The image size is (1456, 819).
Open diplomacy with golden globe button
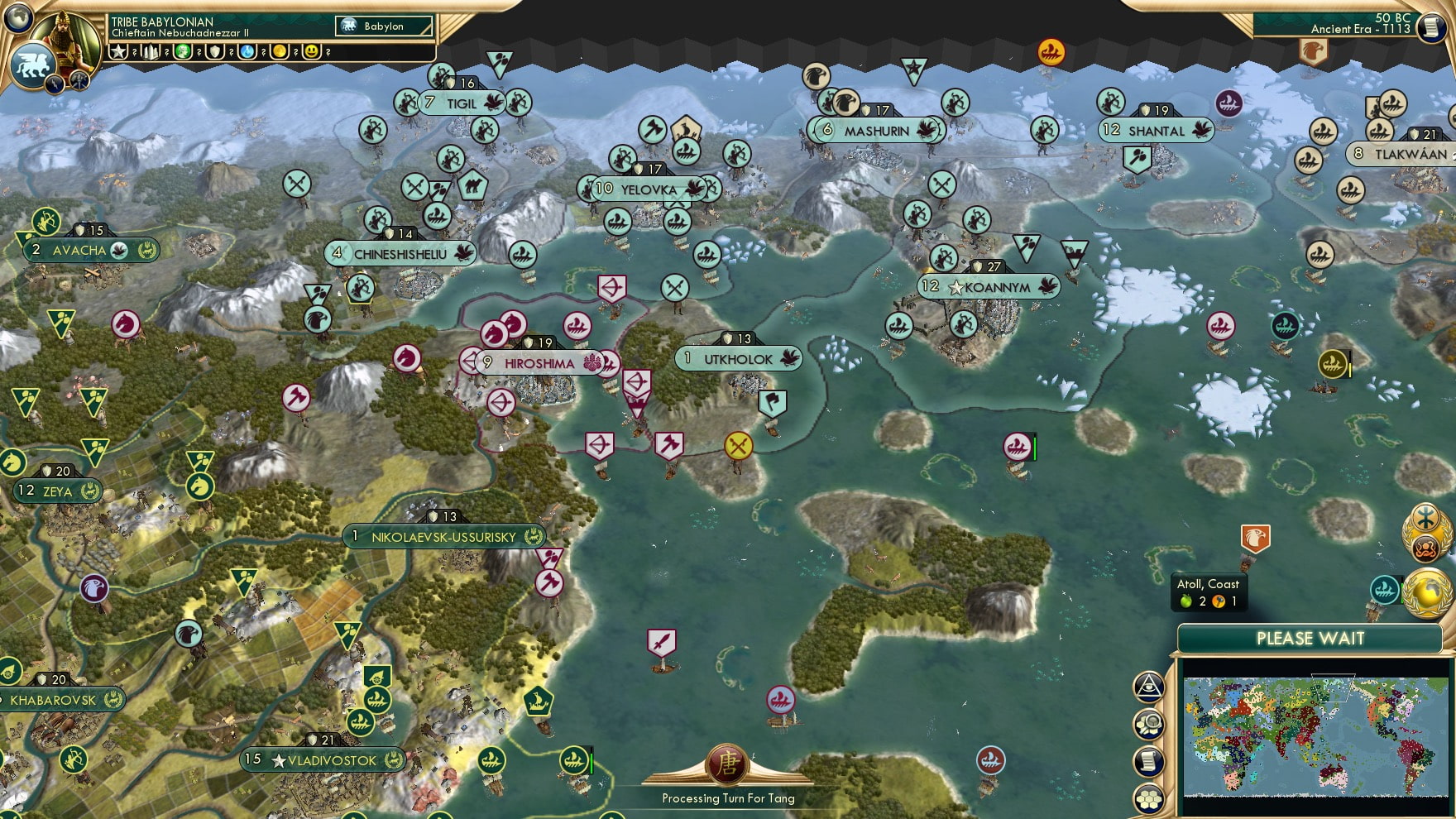[x=1429, y=596]
